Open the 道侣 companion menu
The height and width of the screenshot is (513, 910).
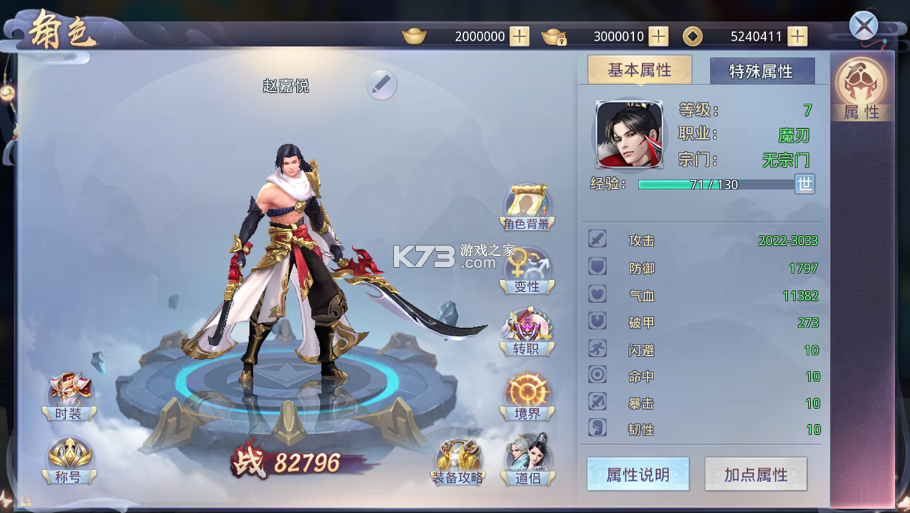tap(527, 461)
